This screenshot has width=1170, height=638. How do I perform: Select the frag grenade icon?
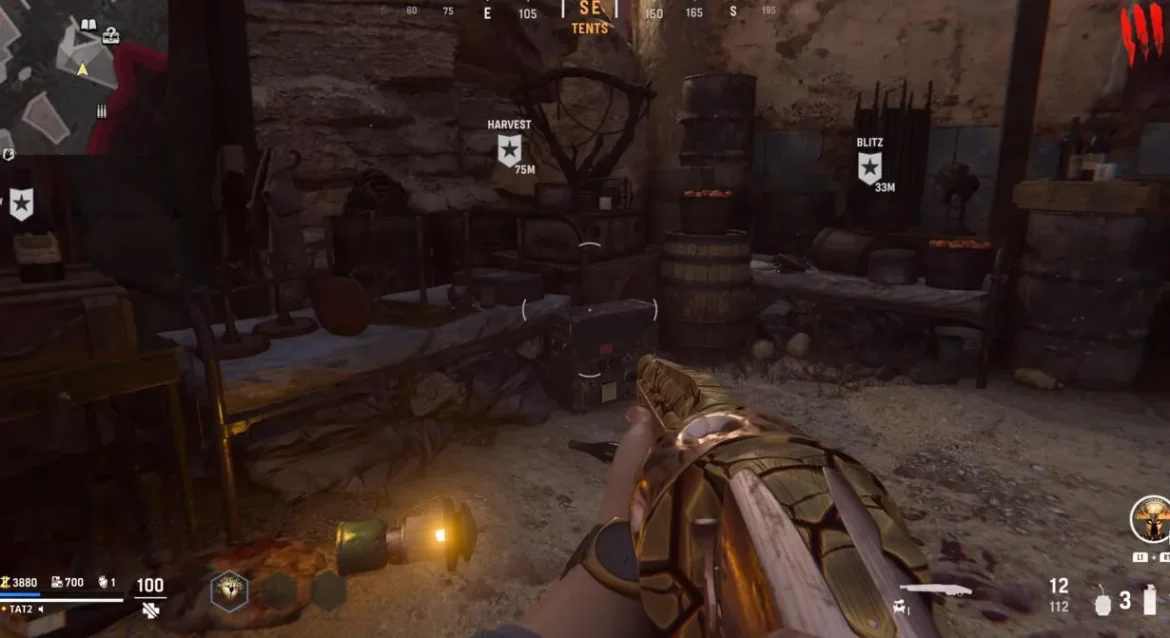click(x=1104, y=603)
